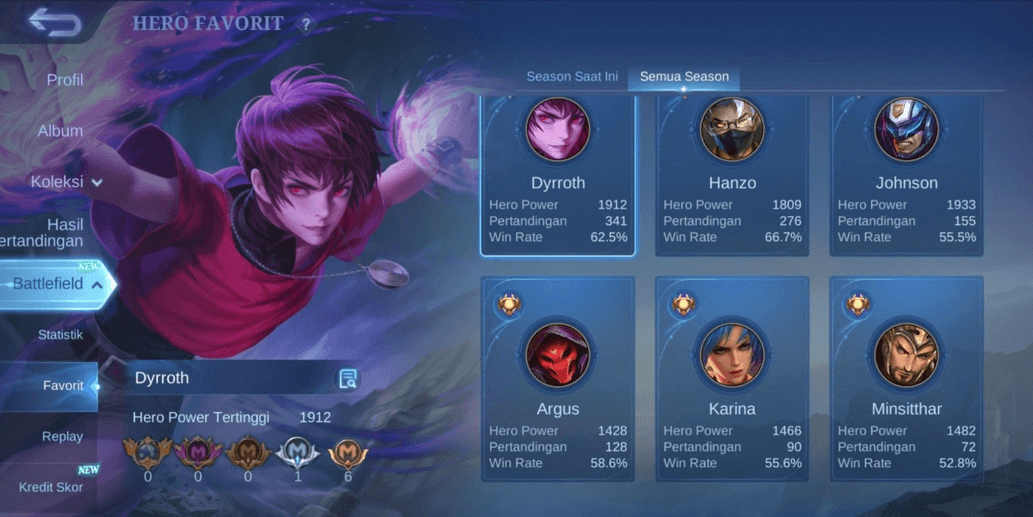Viewport: 1033px width, 517px height.
Task: Pick the Johnson hero card
Action: tap(906, 176)
